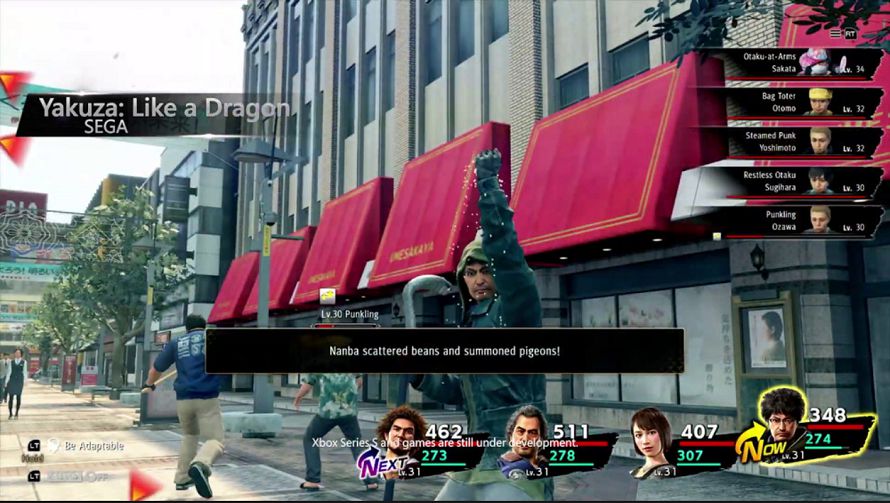The width and height of the screenshot is (890, 503).
Task: Select Punkling Ozawa's enemy row
Action: click(790, 219)
